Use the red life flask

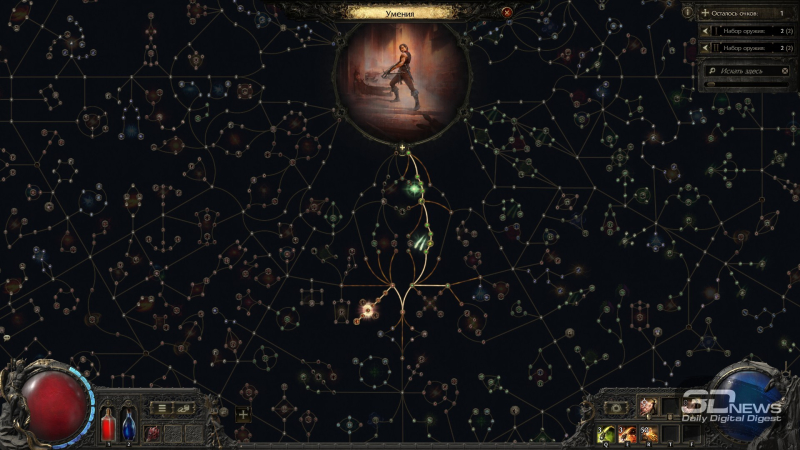tap(108, 426)
